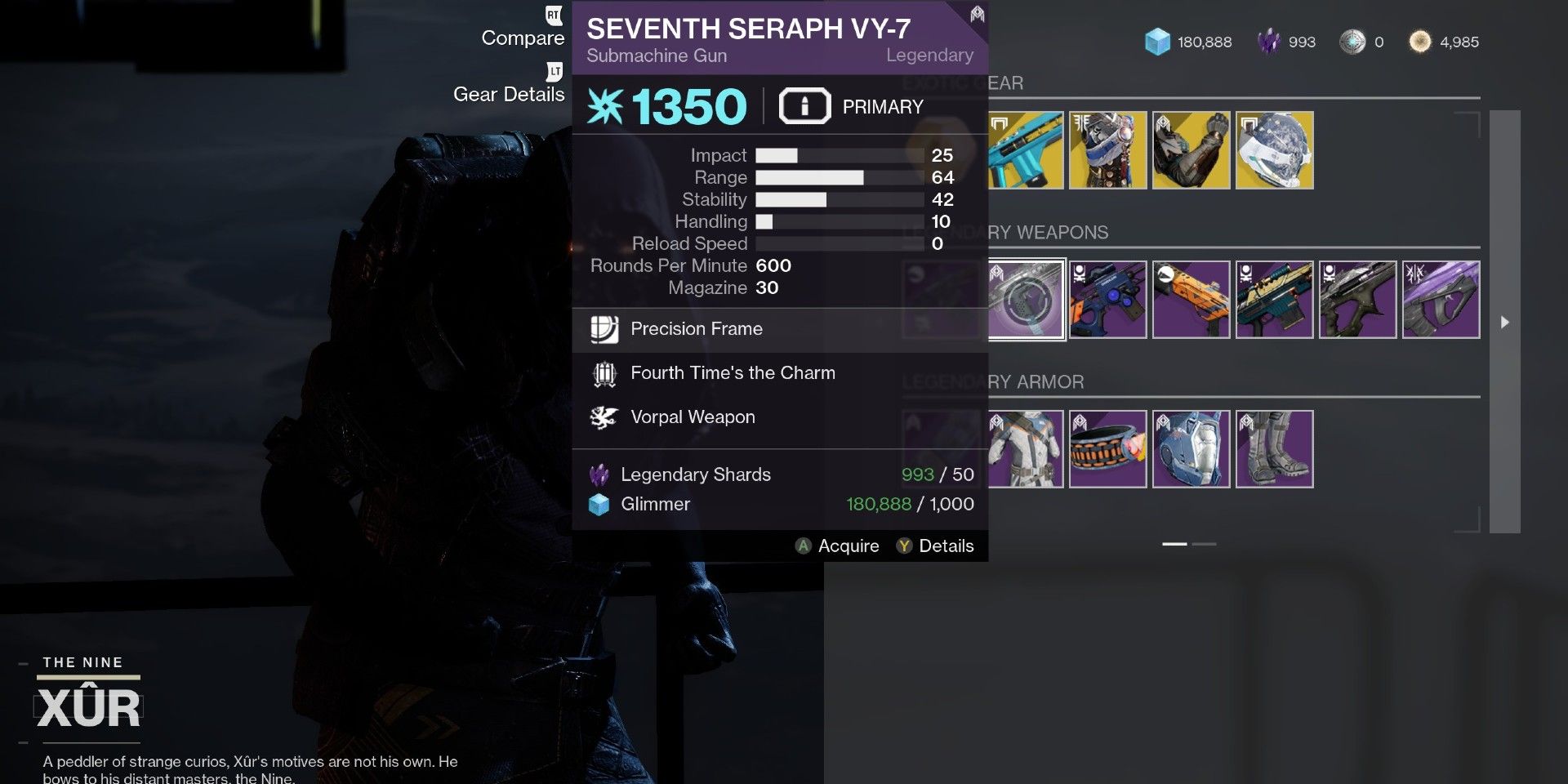Select the exotic helmet thumbnail

click(1274, 149)
